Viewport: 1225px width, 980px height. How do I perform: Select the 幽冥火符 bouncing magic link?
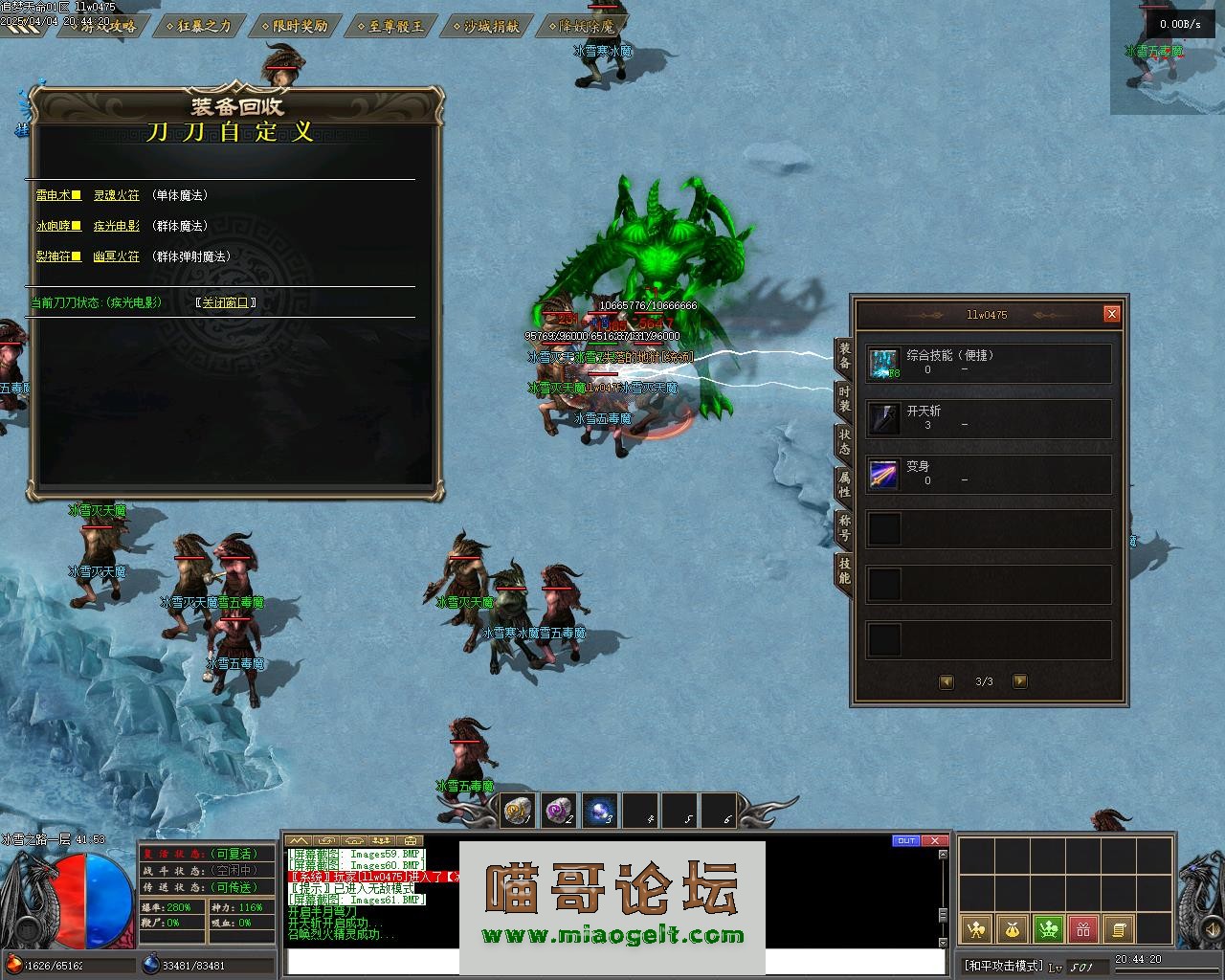click(x=117, y=256)
